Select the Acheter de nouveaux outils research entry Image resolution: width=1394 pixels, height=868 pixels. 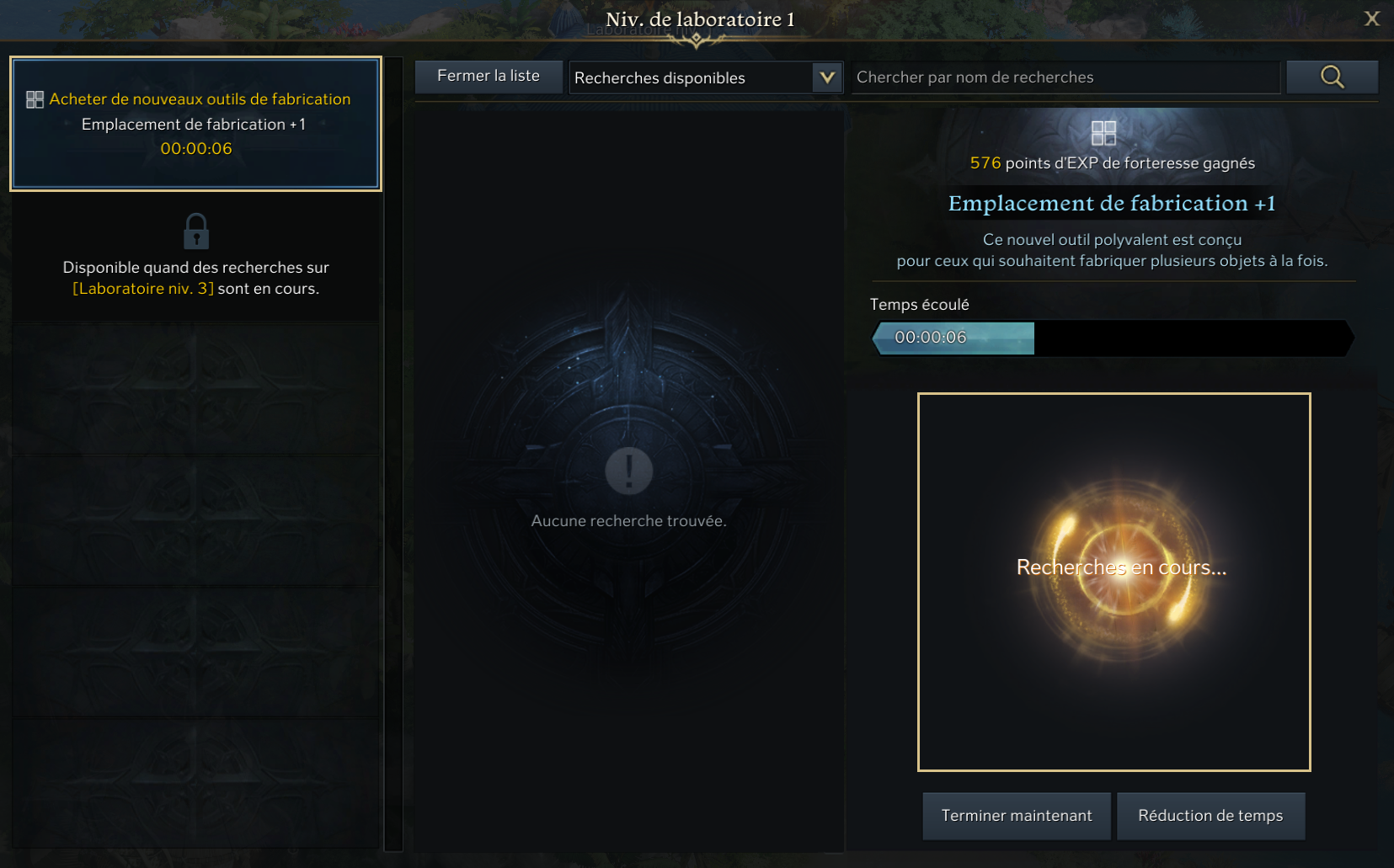195,124
